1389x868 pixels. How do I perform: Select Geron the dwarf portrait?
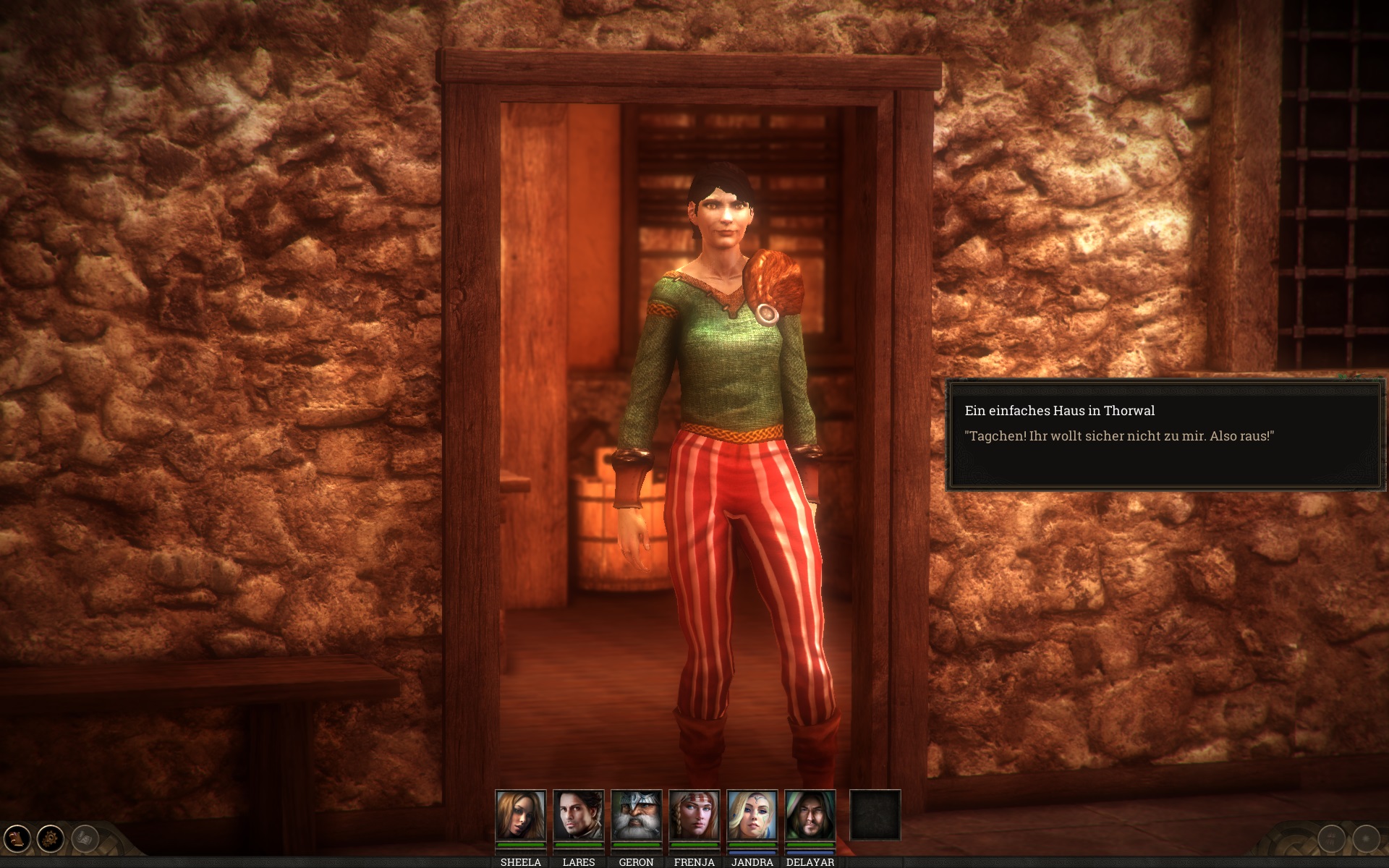[x=636, y=815]
